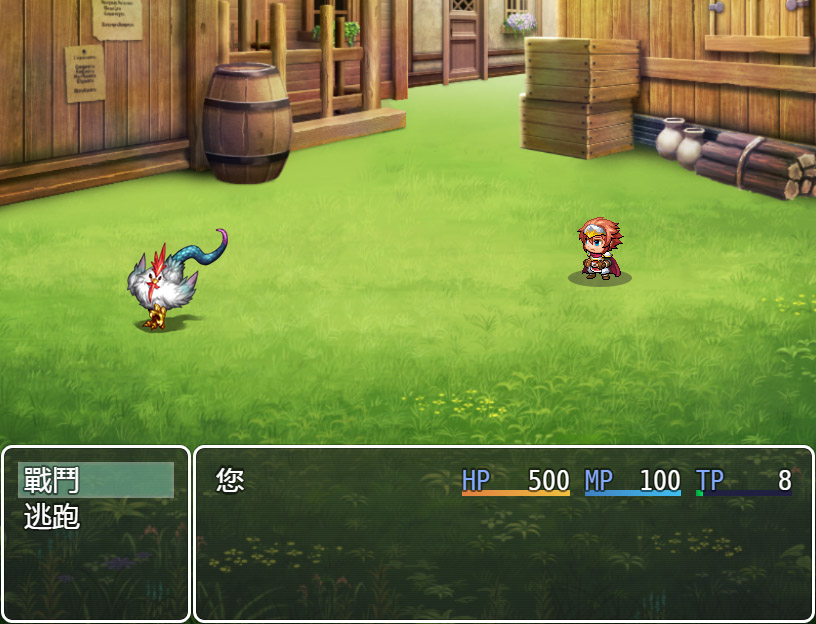Select the party member row 您

[502, 481]
